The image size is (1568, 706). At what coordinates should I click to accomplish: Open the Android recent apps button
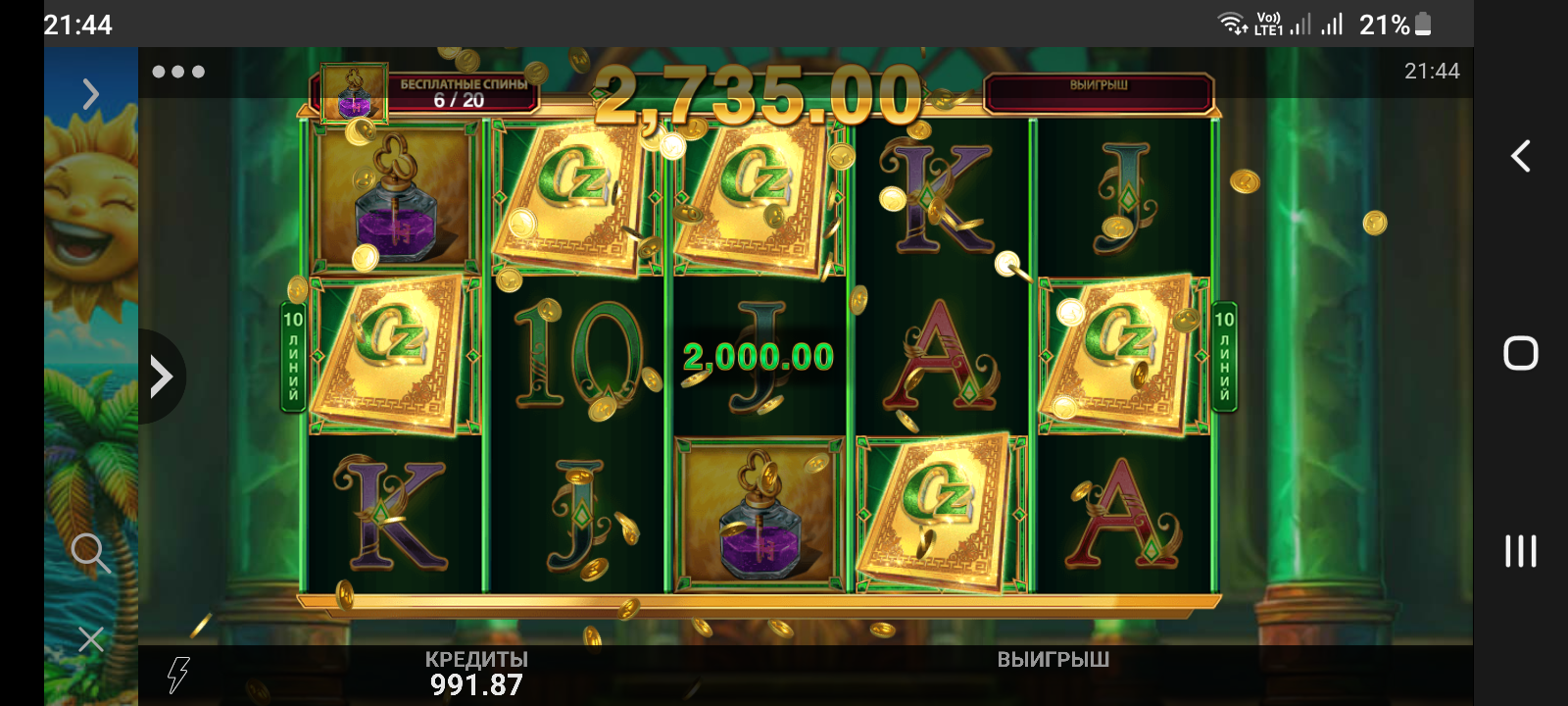click(x=1520, y=551)
